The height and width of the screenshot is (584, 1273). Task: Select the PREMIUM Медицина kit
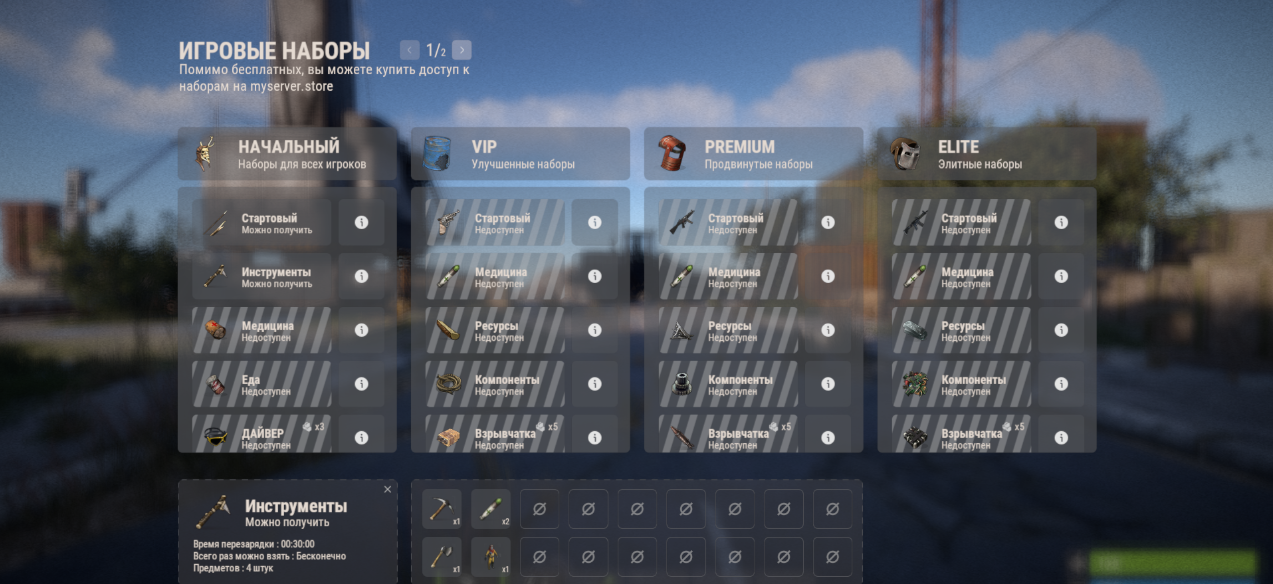pos(728,277)
